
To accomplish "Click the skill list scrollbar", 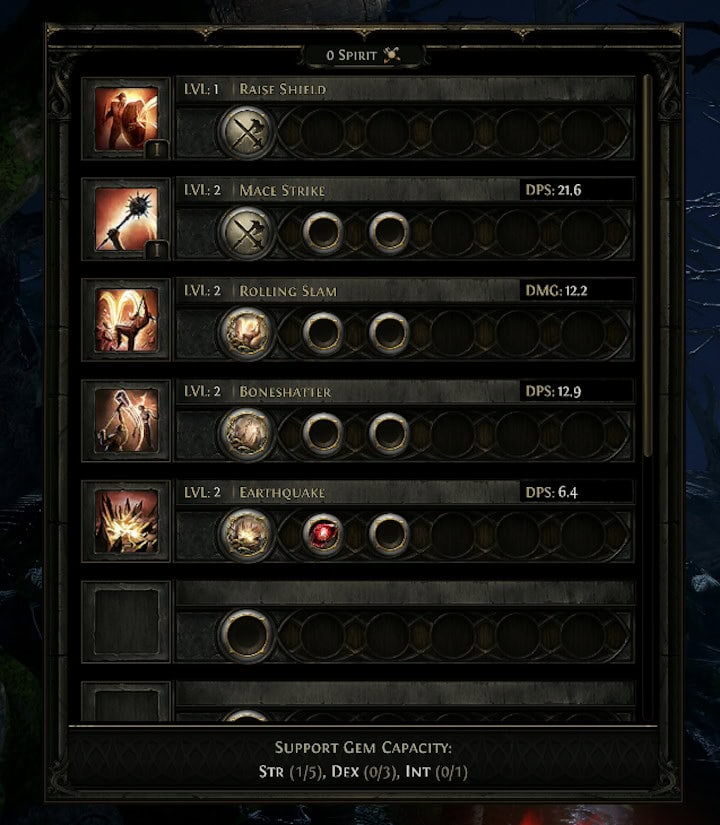I will [648, 260].
